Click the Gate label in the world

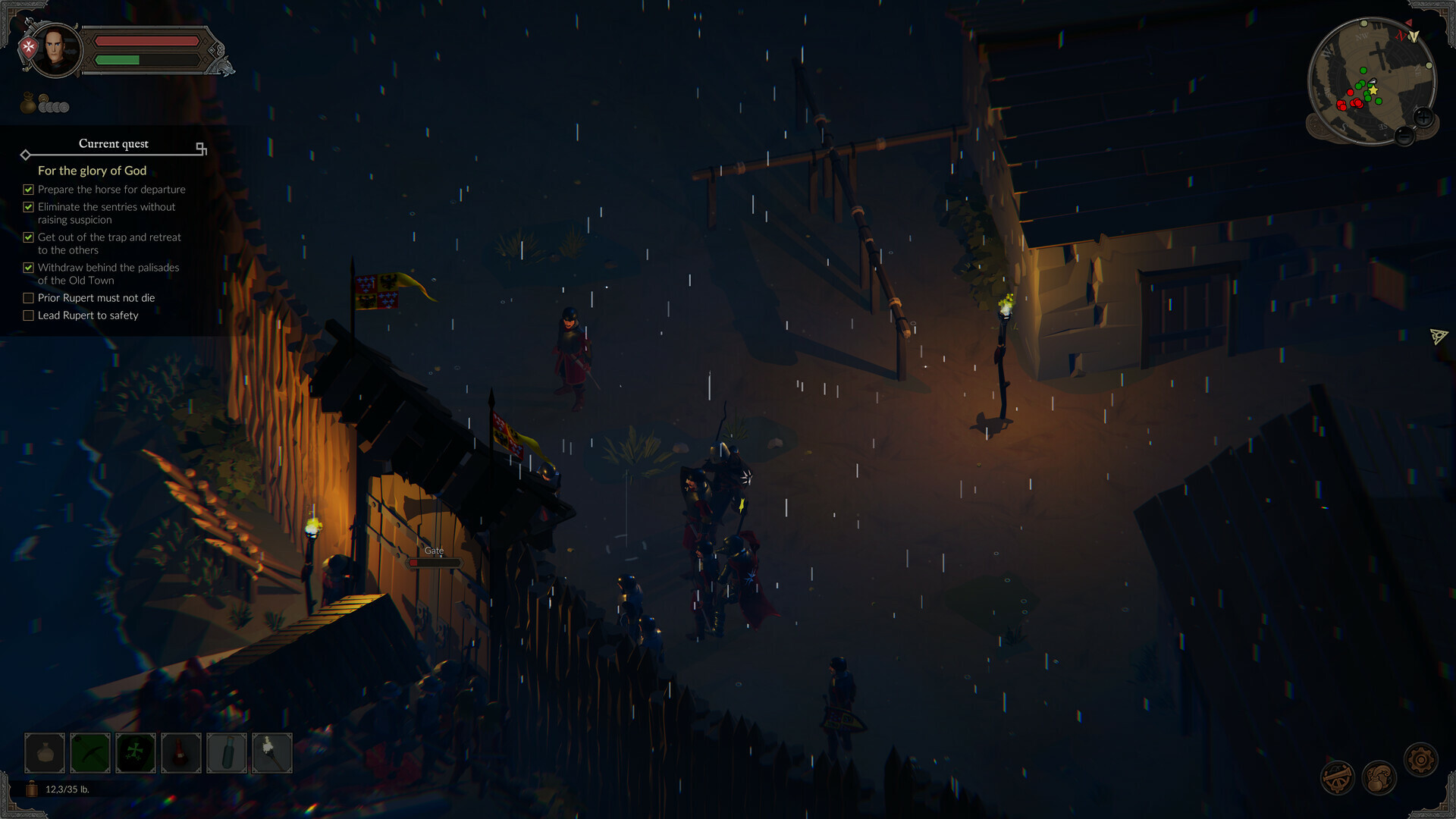(434, 551)
